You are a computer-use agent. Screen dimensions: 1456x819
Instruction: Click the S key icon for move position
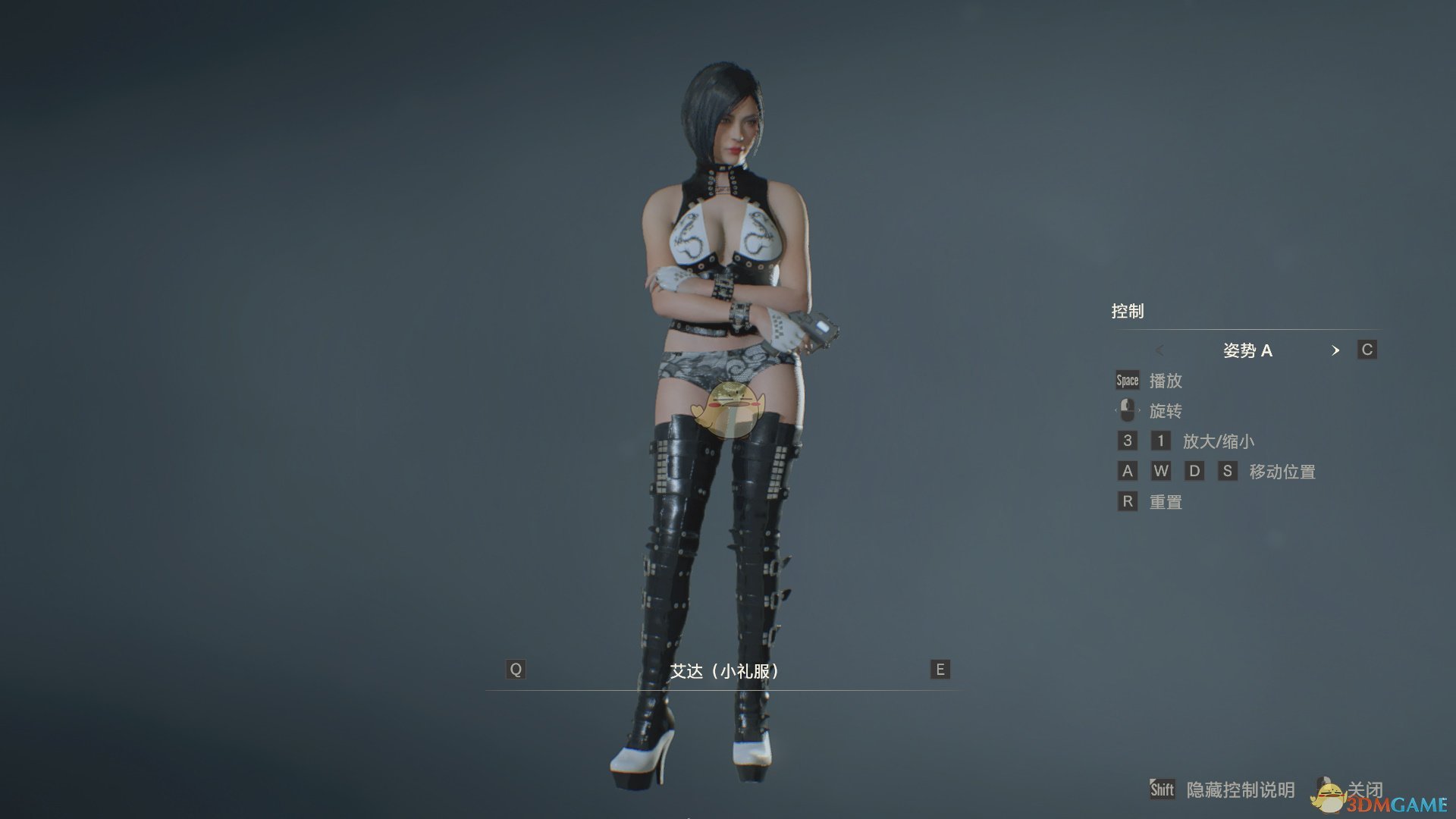click(1229, 471)
